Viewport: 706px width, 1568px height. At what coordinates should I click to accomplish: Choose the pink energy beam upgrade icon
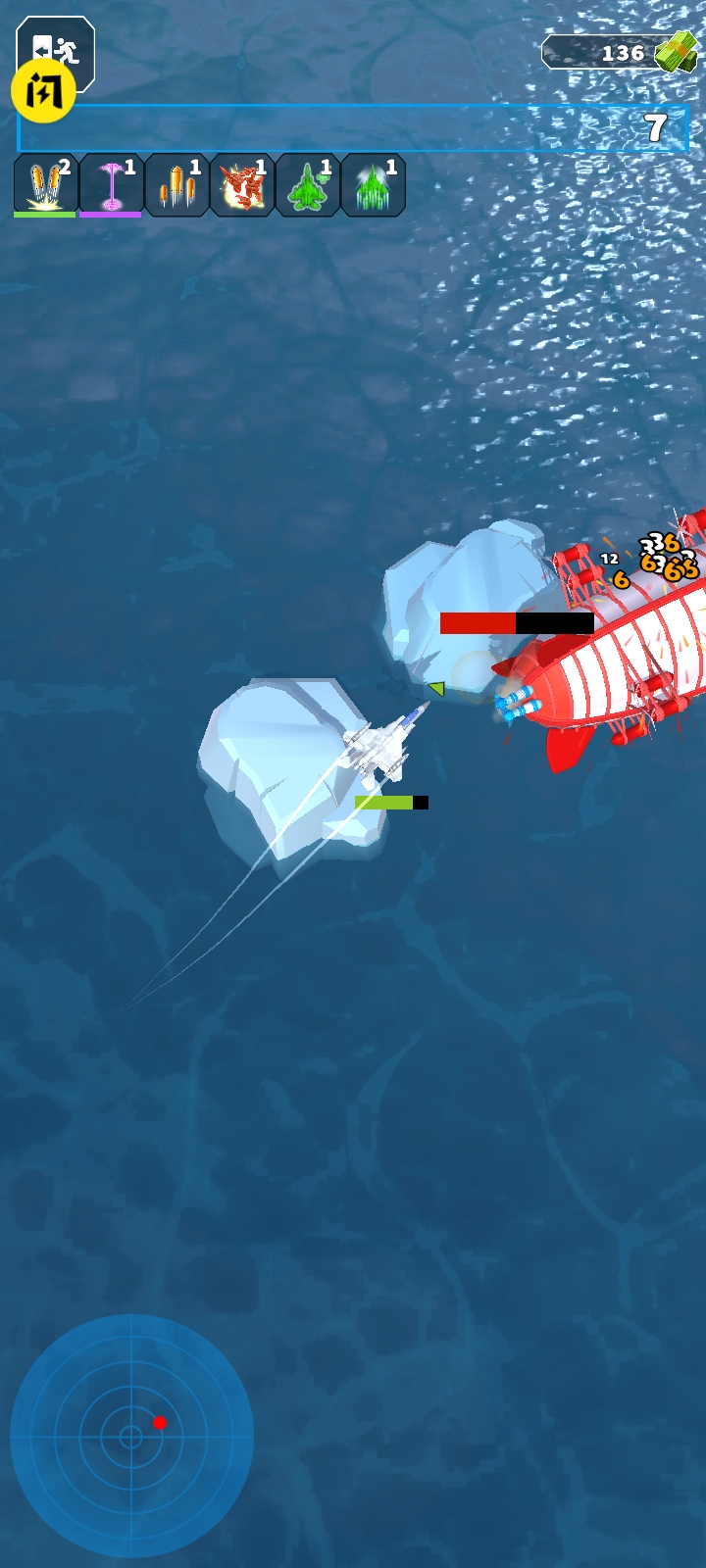coord(111,184)
